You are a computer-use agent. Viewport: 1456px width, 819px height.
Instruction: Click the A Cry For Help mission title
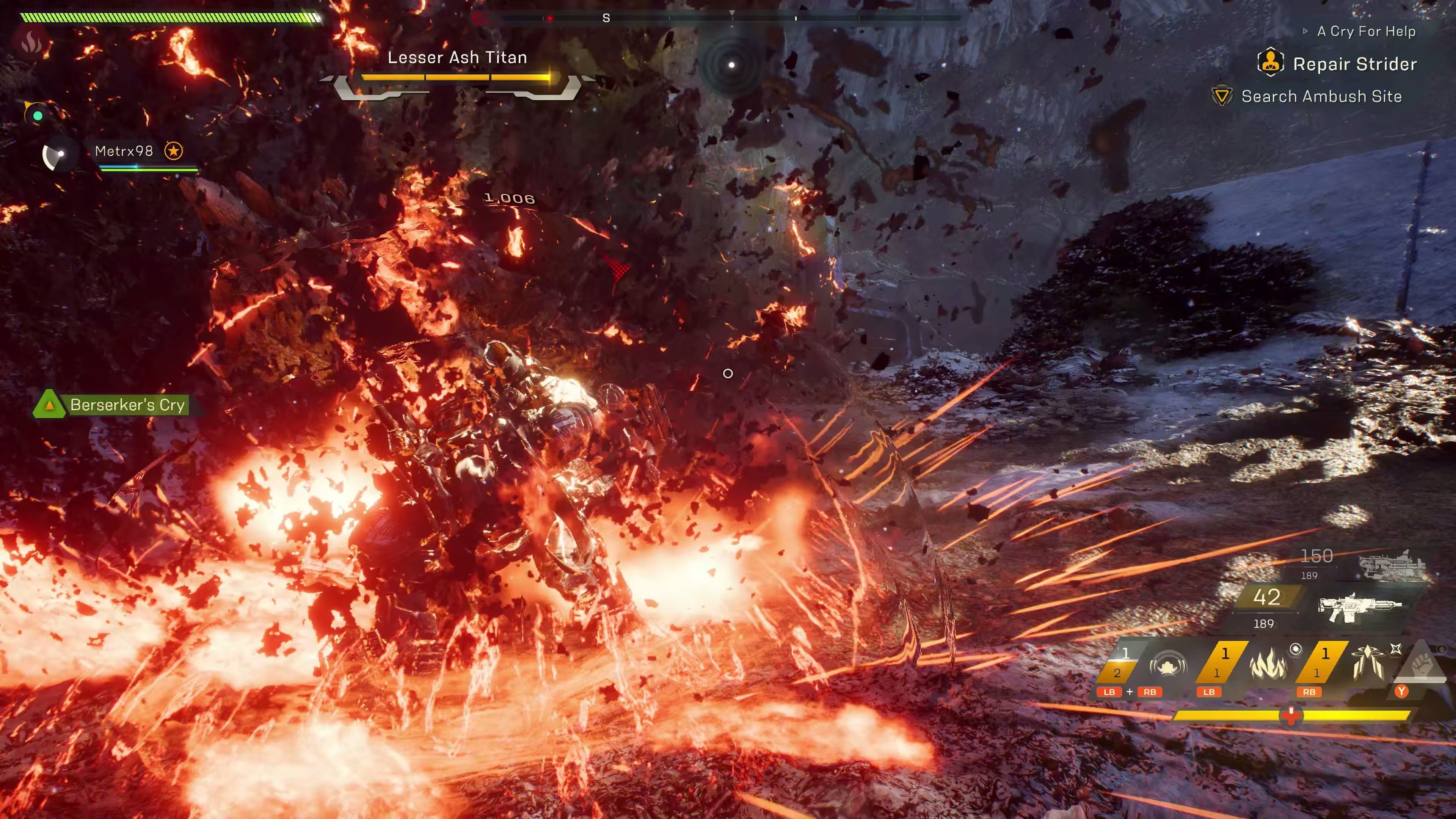[x=1365, y=31]
